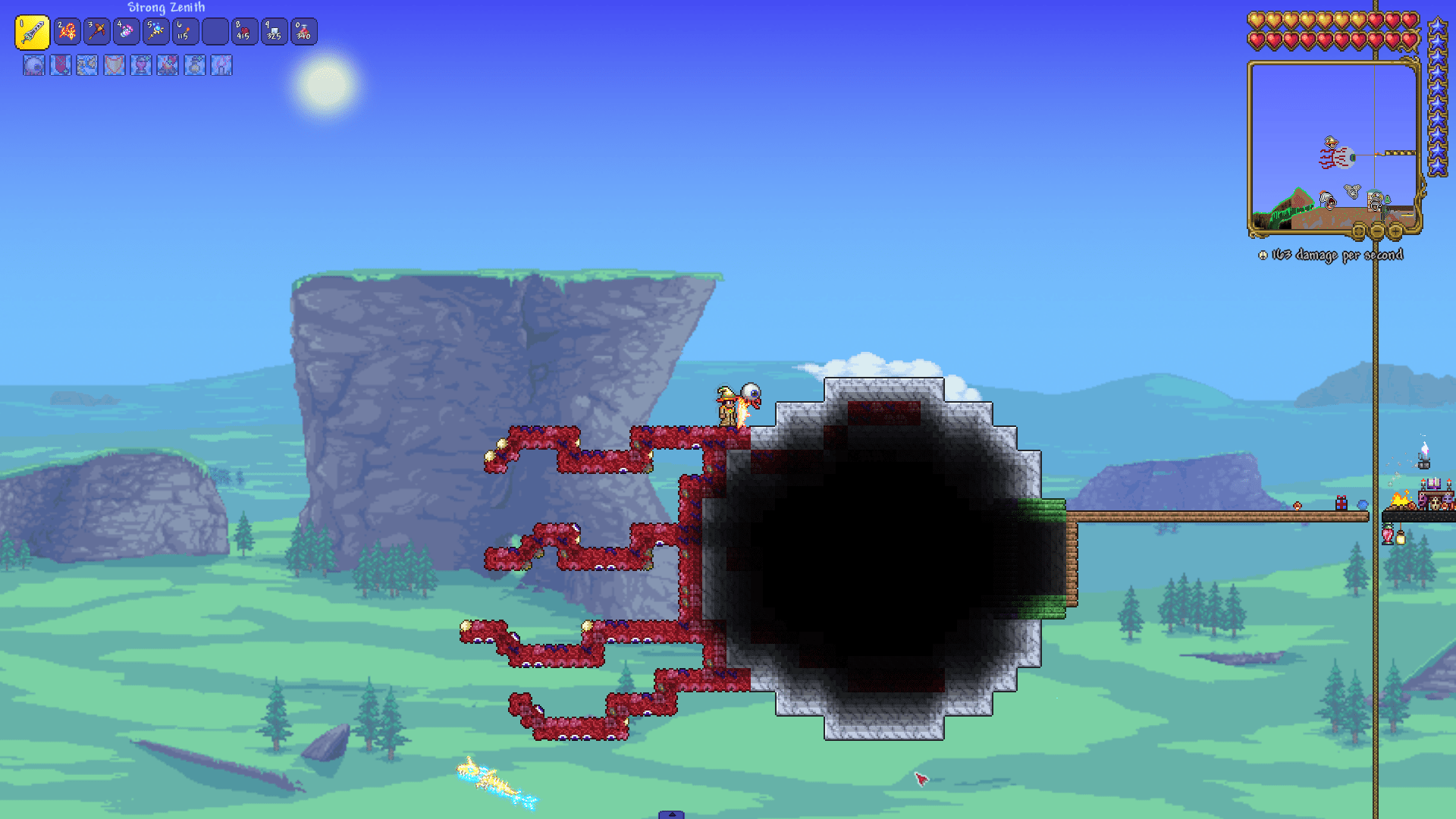Image resolution: width=1456 pixels, height=819 pixels.
Task: Select the red item stack in slot 8
Action: click(244, 31)
